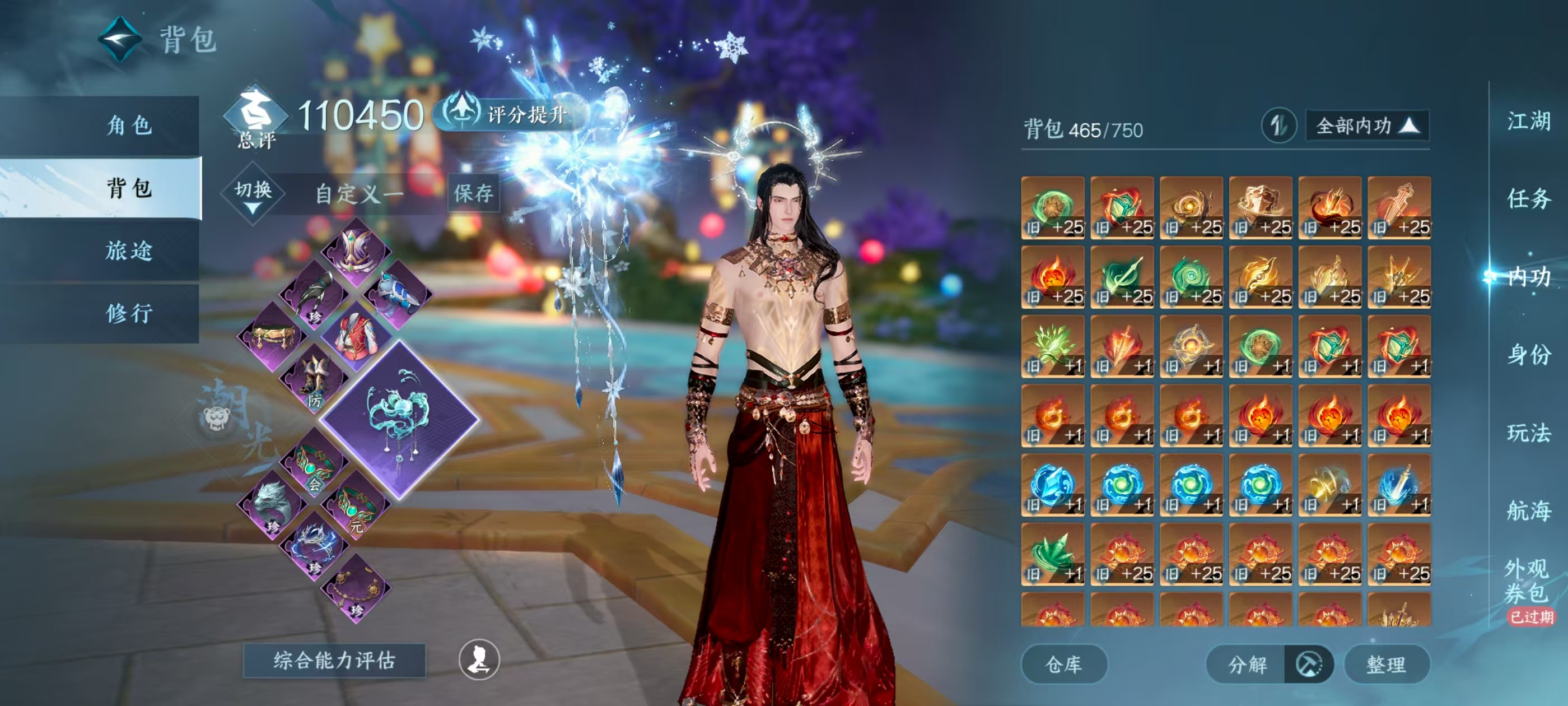Click the 分解 decompose button

click(1248, 664)
